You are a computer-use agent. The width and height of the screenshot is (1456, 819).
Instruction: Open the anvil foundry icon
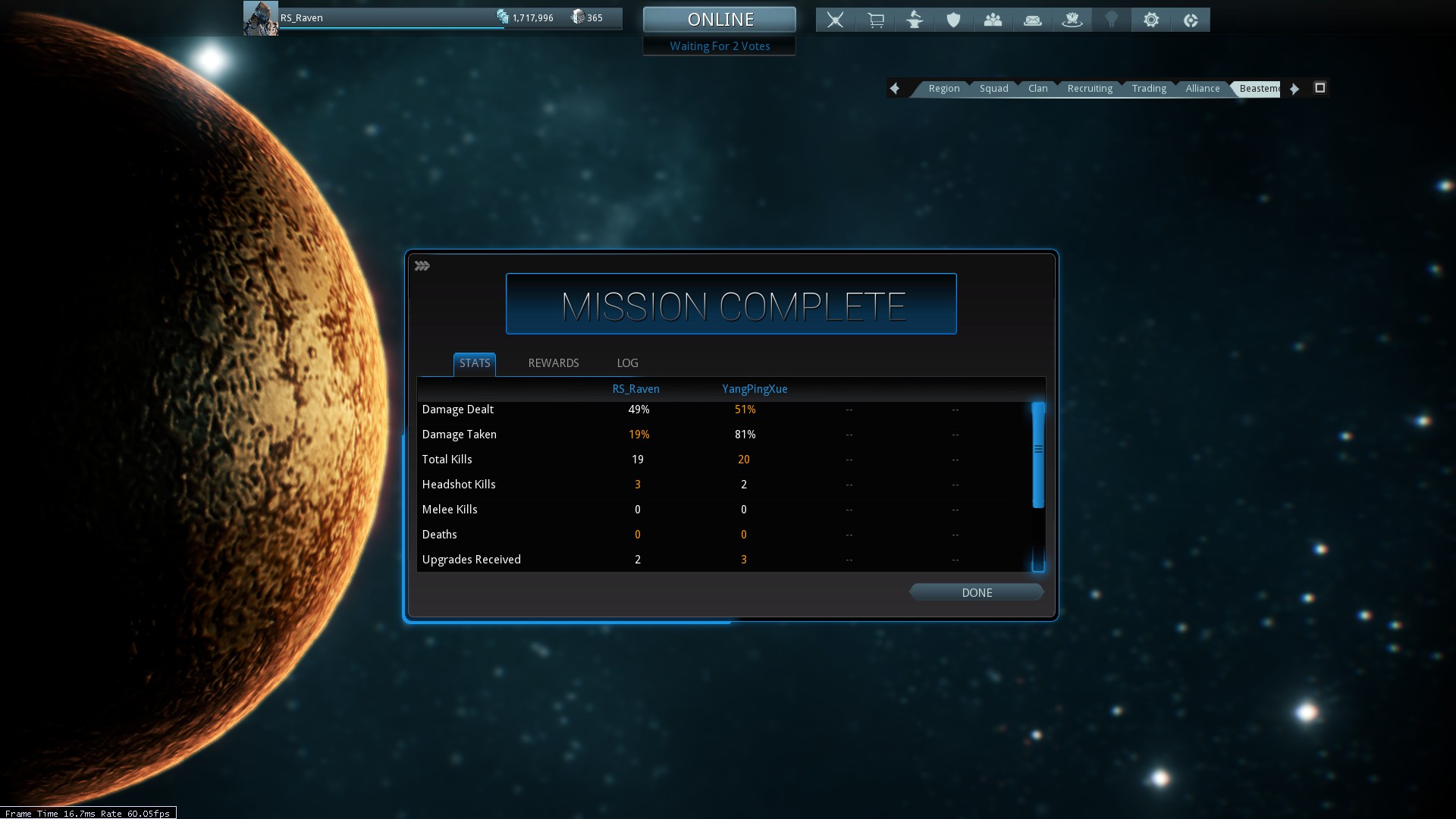(915, 20)
